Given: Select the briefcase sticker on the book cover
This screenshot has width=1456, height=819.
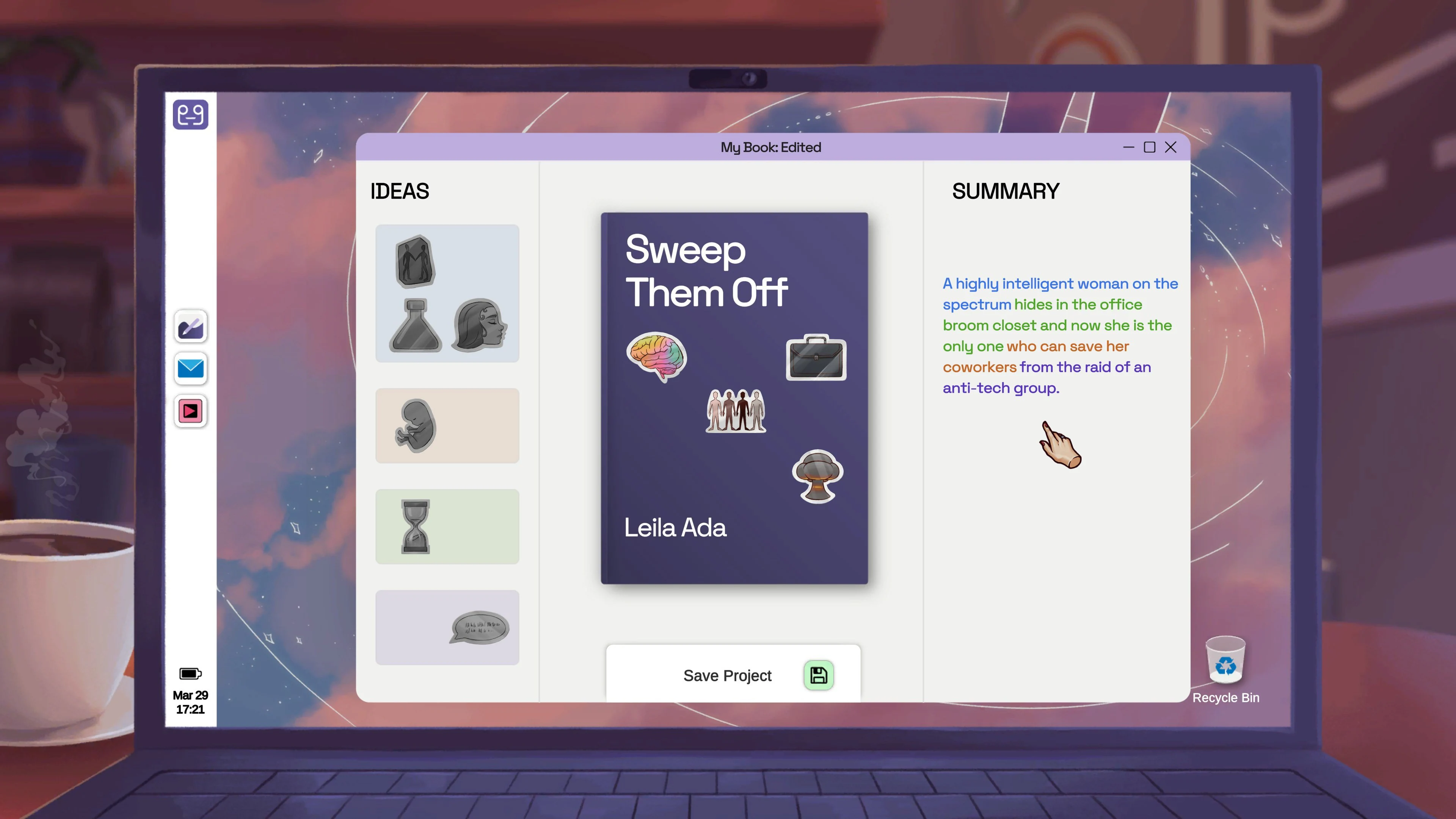Looking at the screenshot, I should [816, 358].
